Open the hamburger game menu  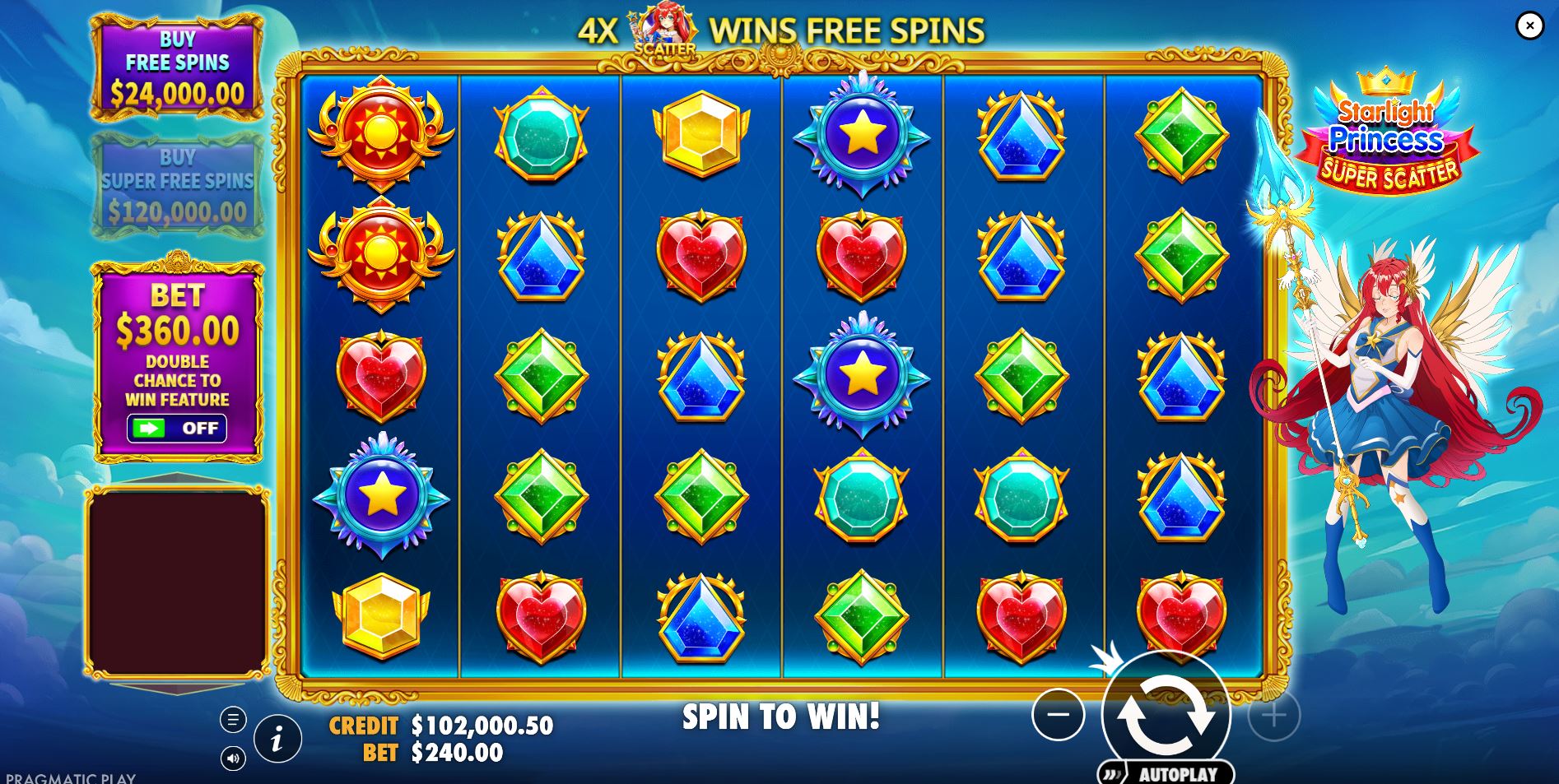pyautogui.click(x=232, y=719)
